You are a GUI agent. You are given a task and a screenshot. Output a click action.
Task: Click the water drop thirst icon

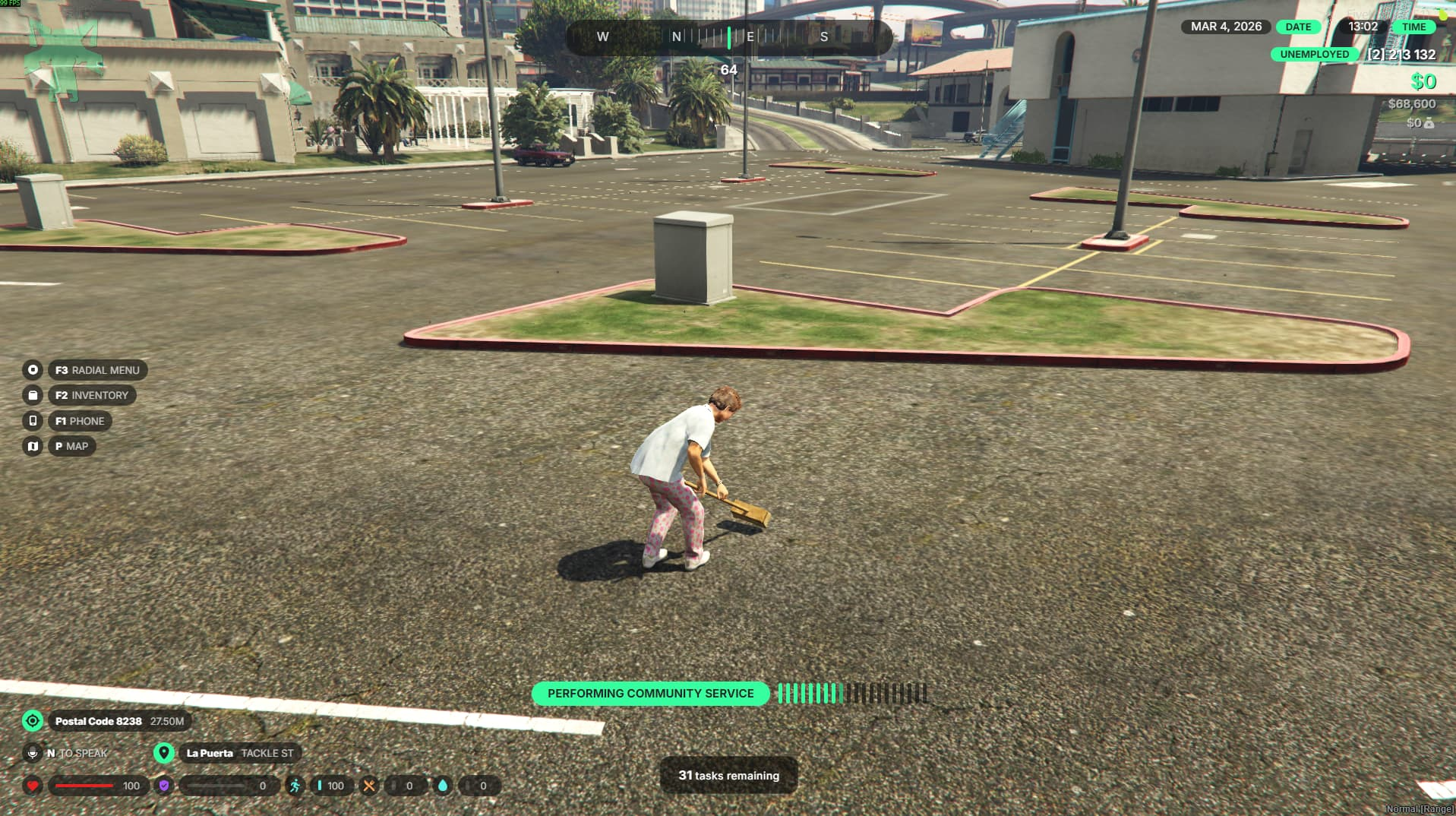(442, 786)
